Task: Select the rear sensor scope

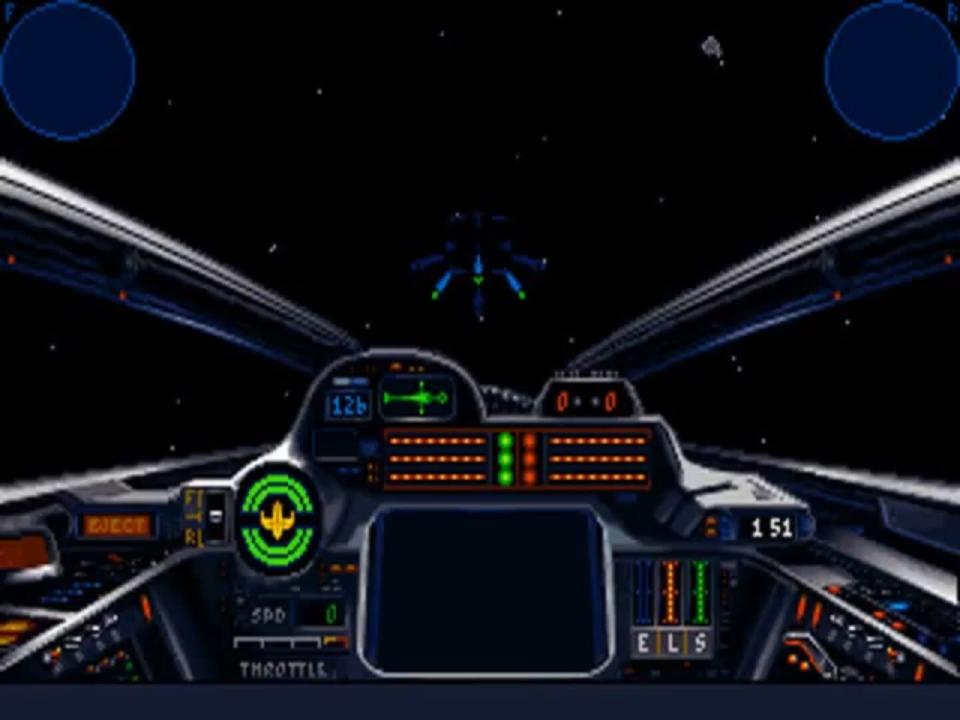Action: (x=892, y=69)
